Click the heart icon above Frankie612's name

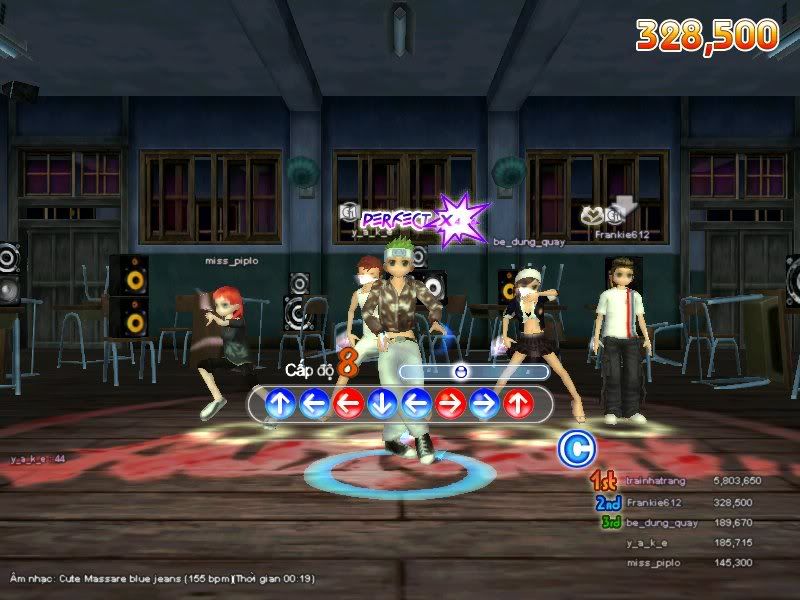click(x=592, y=215)
